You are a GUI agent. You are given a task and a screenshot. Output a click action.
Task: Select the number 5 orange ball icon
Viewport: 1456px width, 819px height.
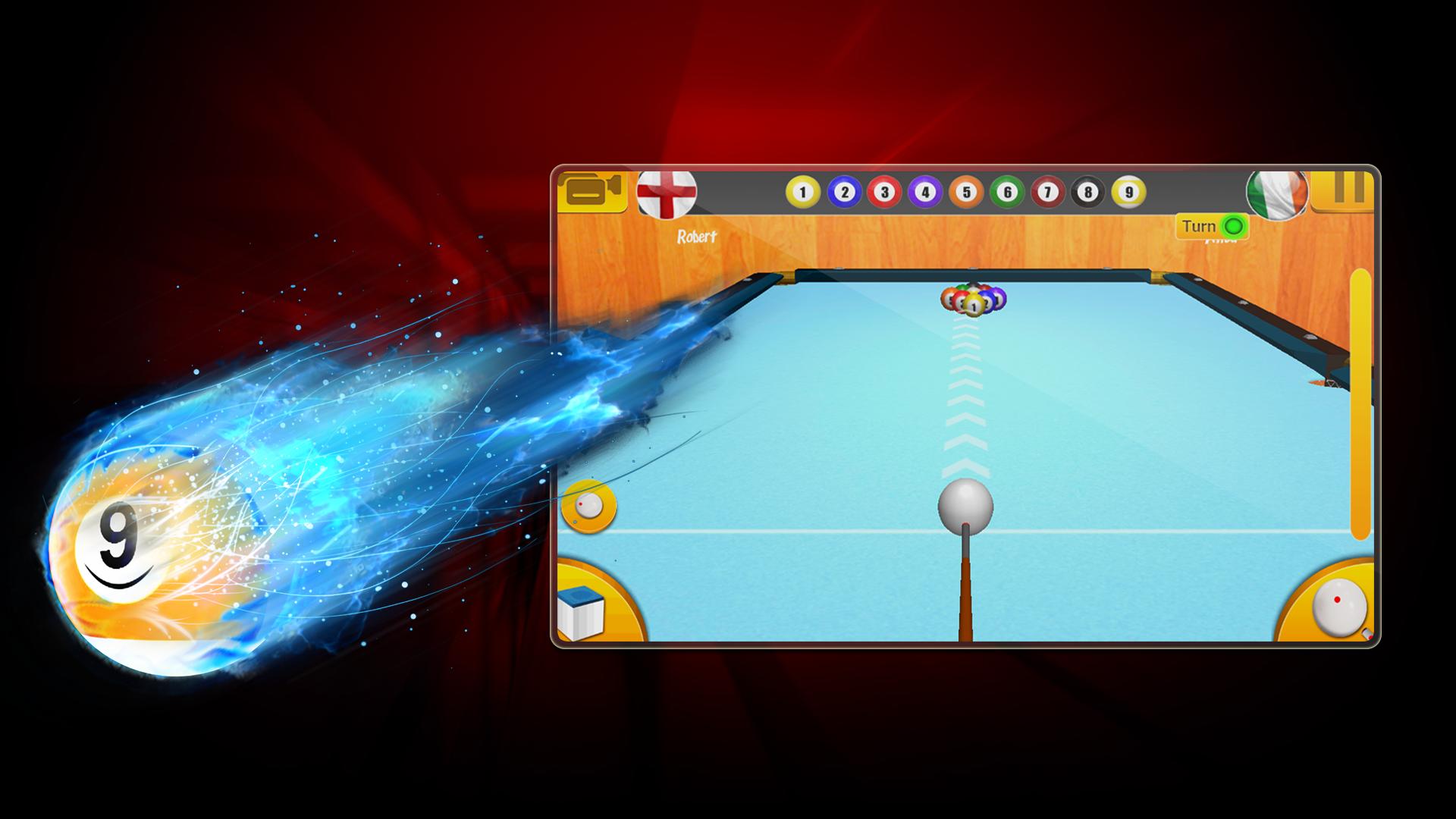[966, 192]
